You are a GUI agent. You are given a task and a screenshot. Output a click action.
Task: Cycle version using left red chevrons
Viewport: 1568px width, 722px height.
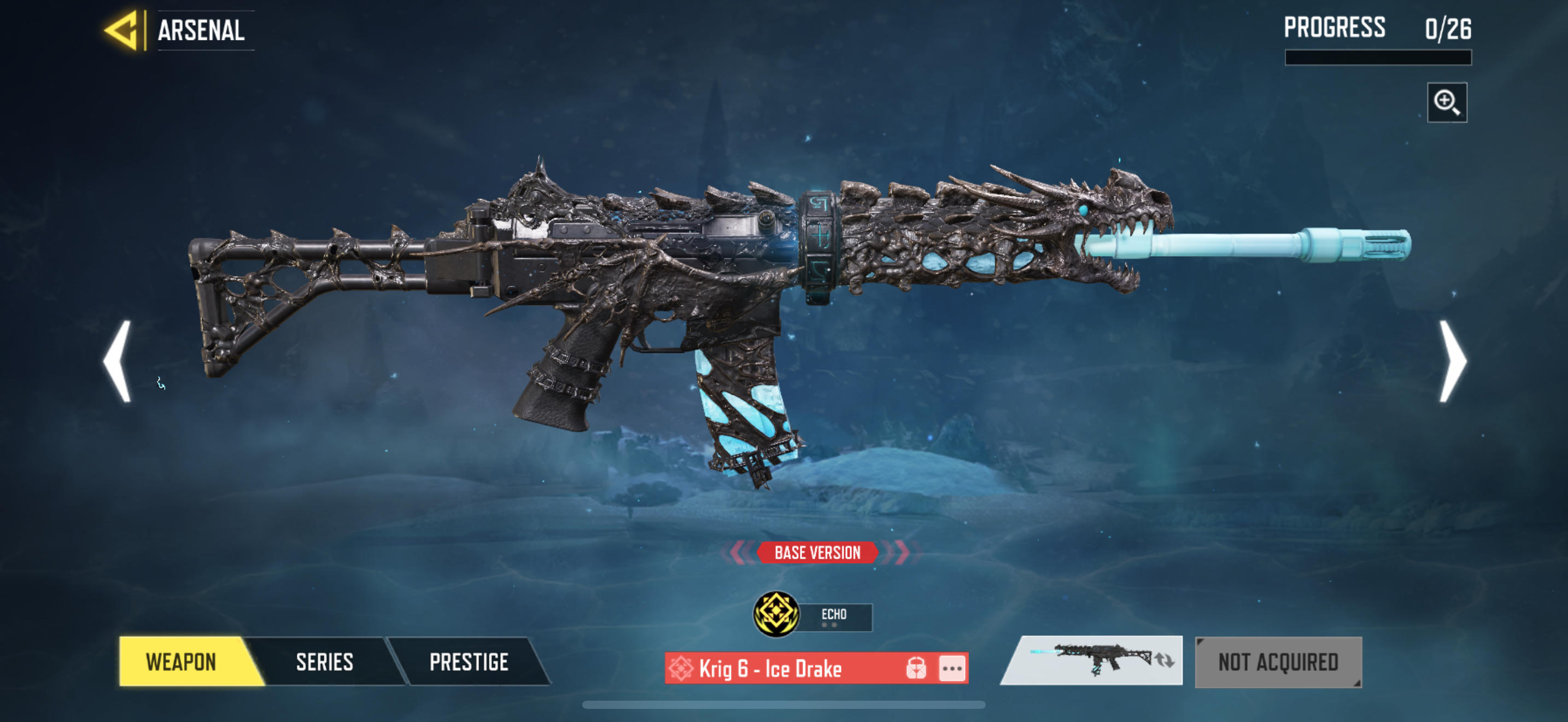738,552
